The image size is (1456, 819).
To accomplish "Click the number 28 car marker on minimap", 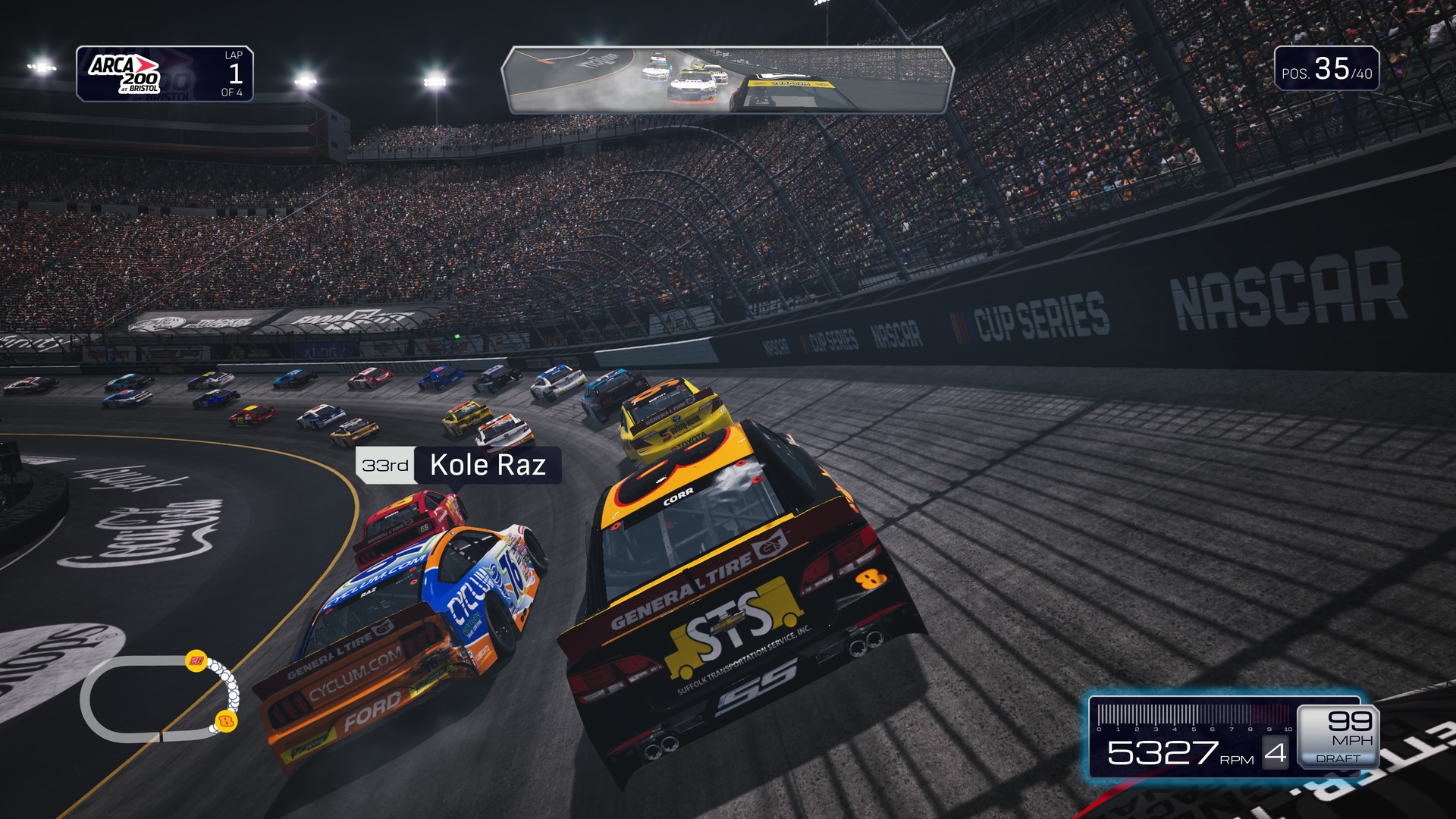I will coord(196,661).
